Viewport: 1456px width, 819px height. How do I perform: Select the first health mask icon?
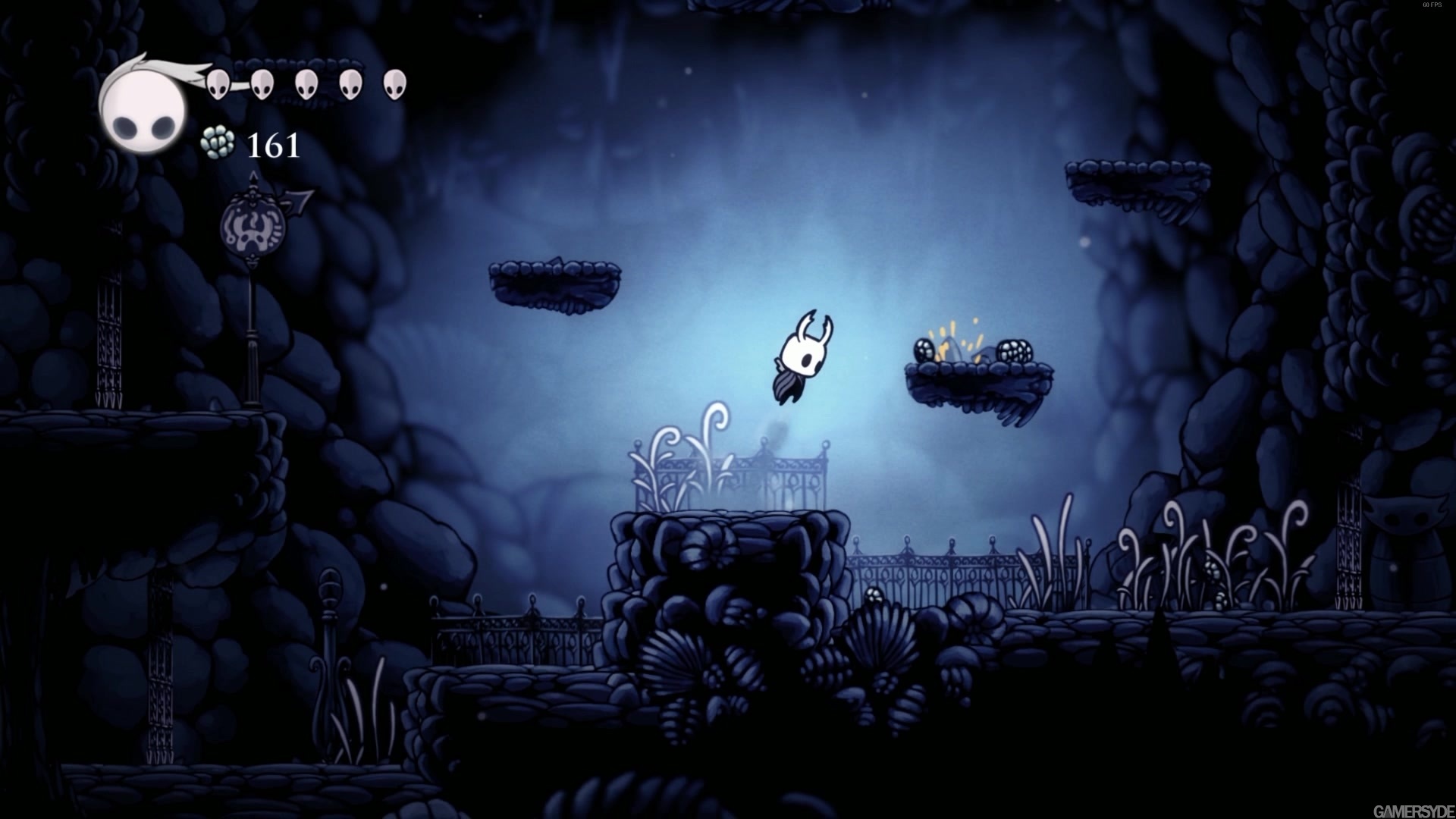[217, 85]
